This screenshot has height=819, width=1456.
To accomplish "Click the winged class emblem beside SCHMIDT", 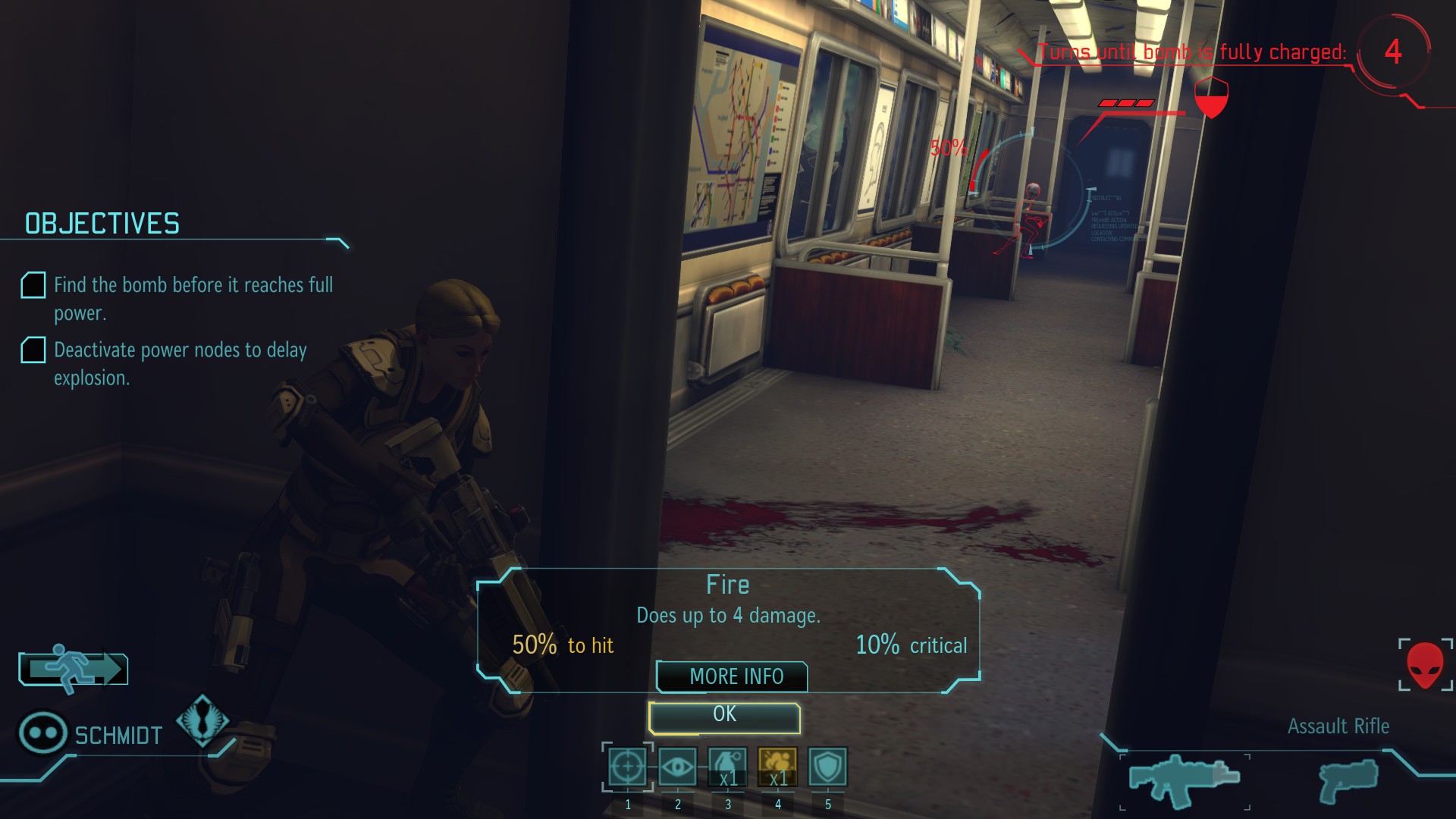I will pos(202,720).
